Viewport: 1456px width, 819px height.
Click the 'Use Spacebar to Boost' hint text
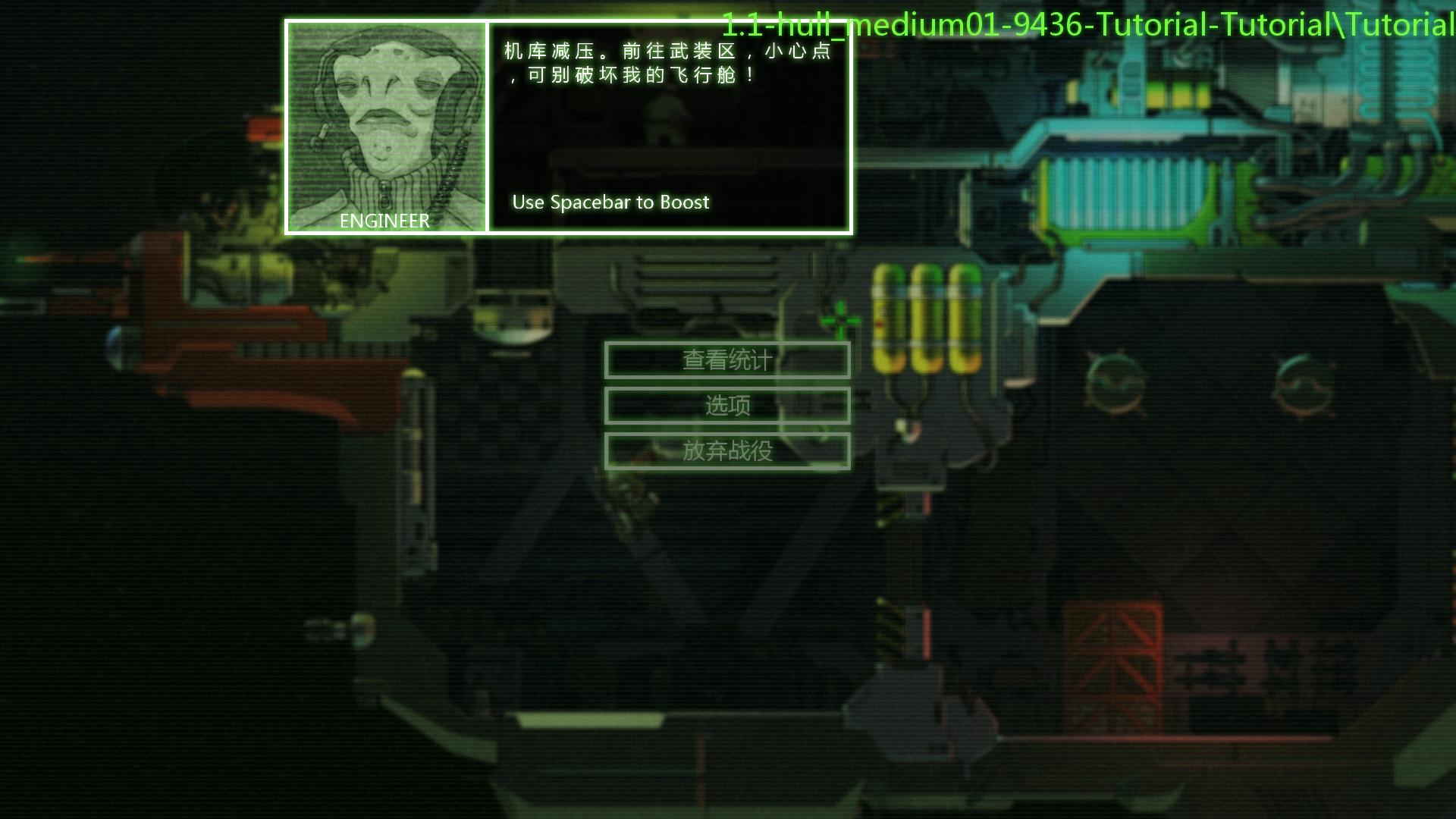(x=610, y=202)
